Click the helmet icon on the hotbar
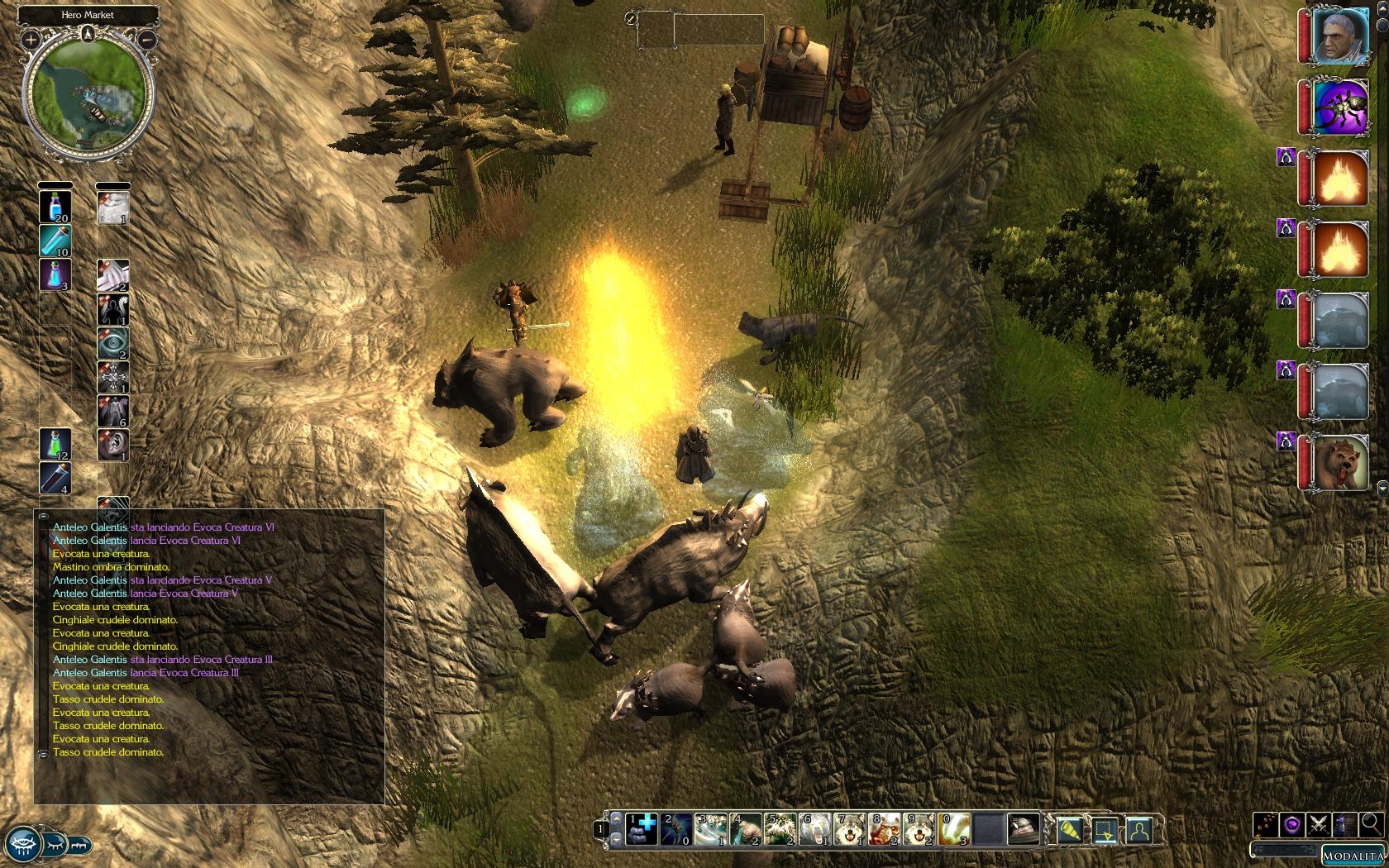 [1024, 829]
